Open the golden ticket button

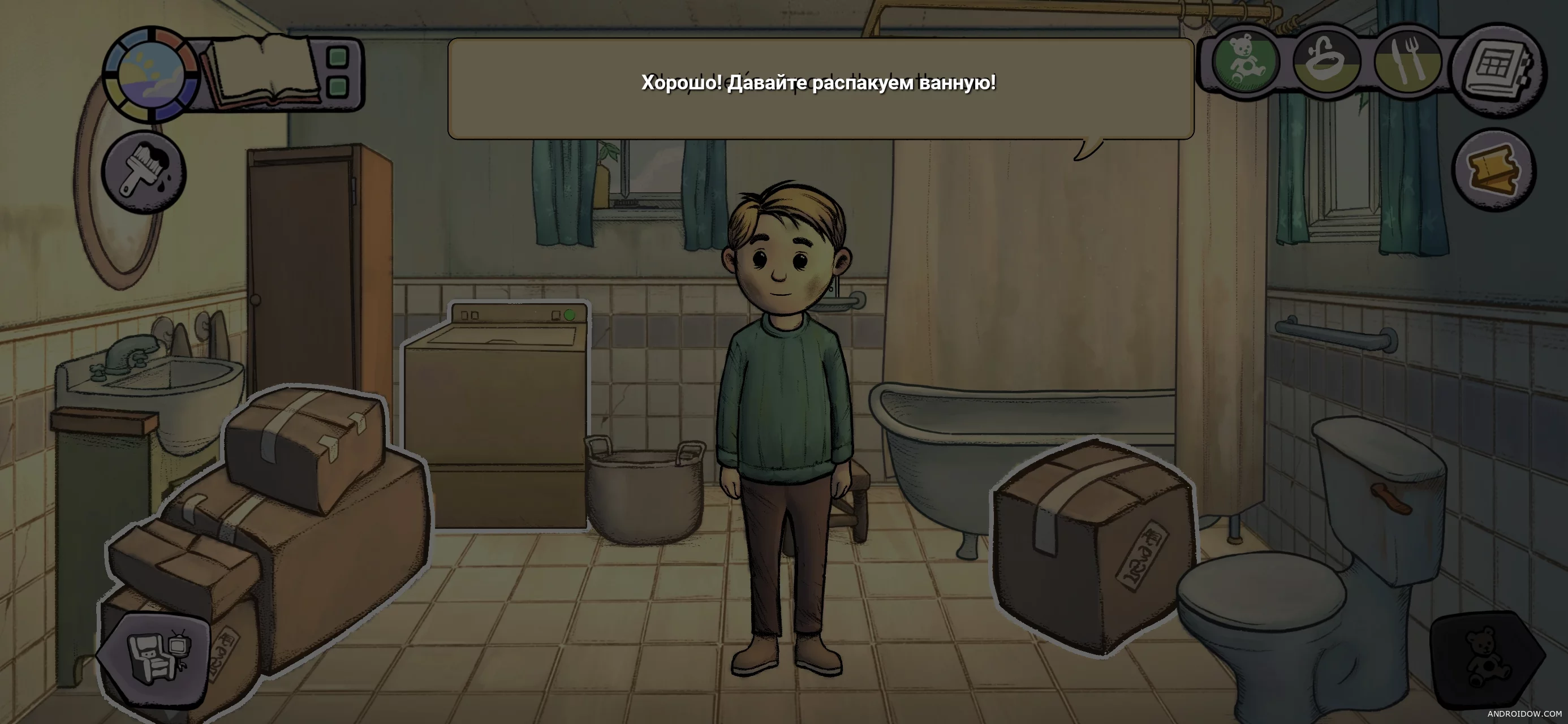coord(1494,170)
